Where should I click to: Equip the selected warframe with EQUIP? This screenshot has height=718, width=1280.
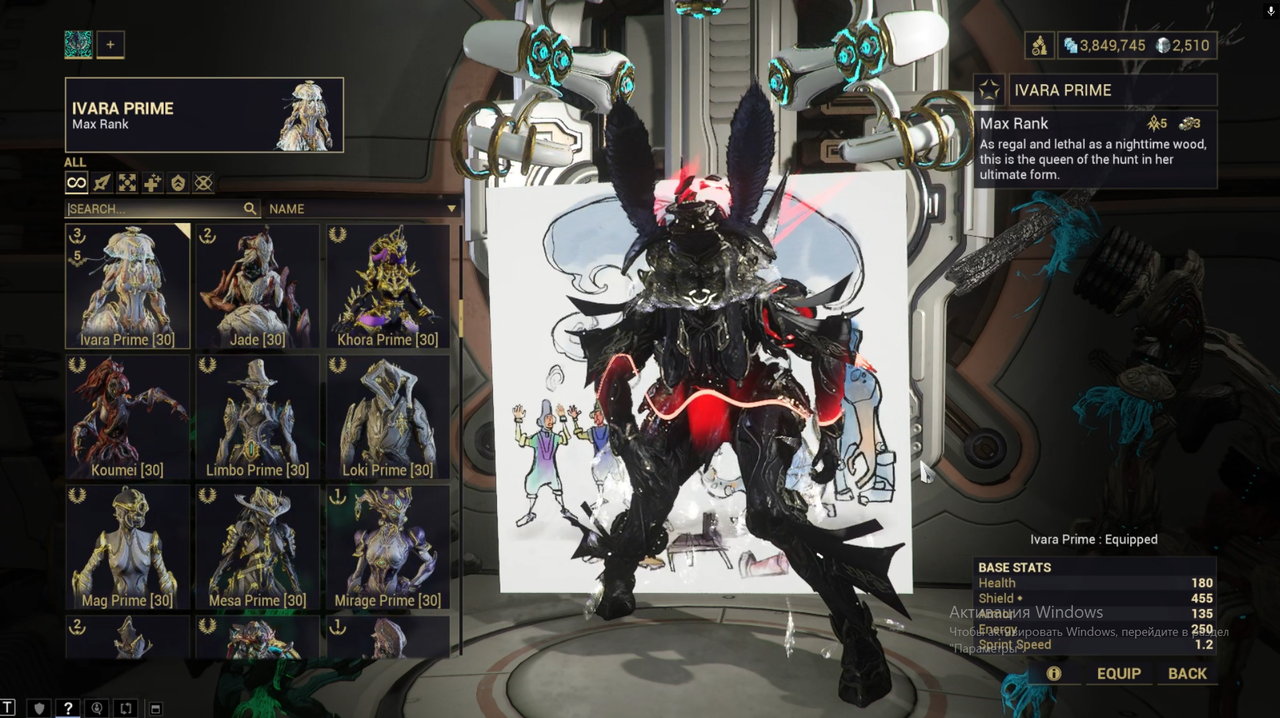pos(1118,673)
